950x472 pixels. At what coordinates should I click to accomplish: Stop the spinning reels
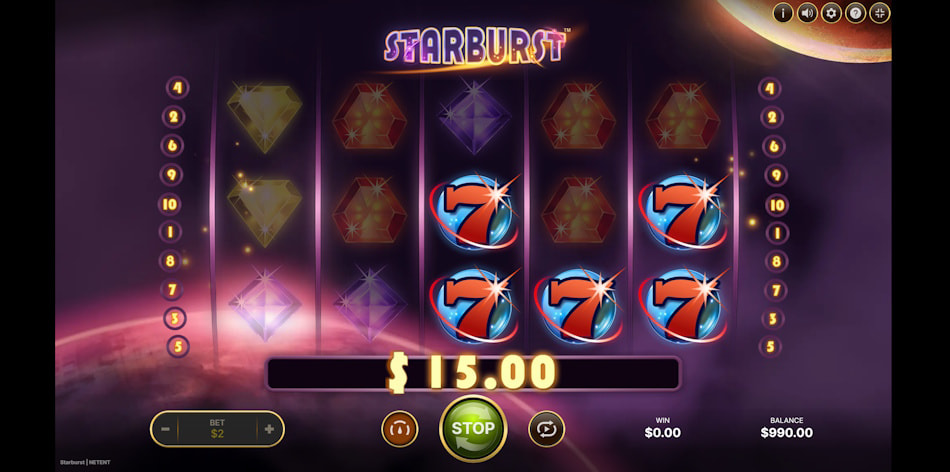[x=473, y=428]
